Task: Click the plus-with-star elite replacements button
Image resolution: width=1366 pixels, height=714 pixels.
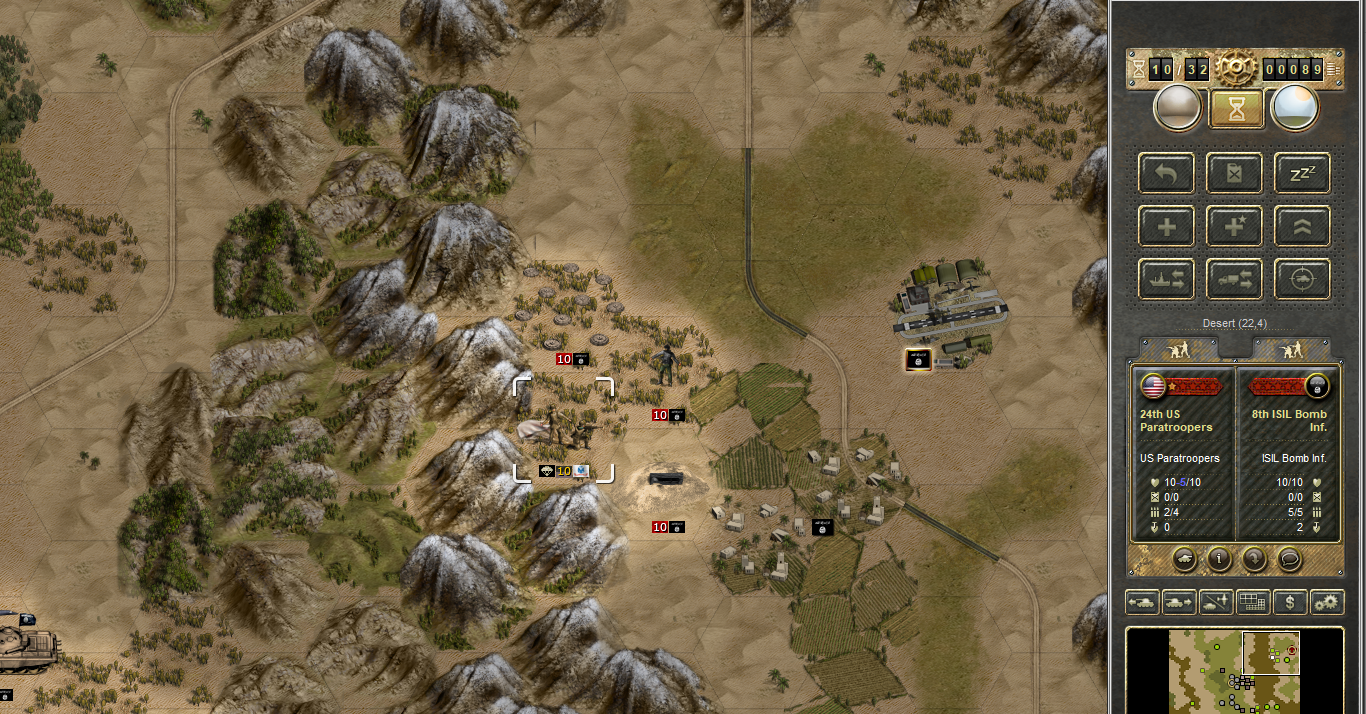Action: [1234, 226]
